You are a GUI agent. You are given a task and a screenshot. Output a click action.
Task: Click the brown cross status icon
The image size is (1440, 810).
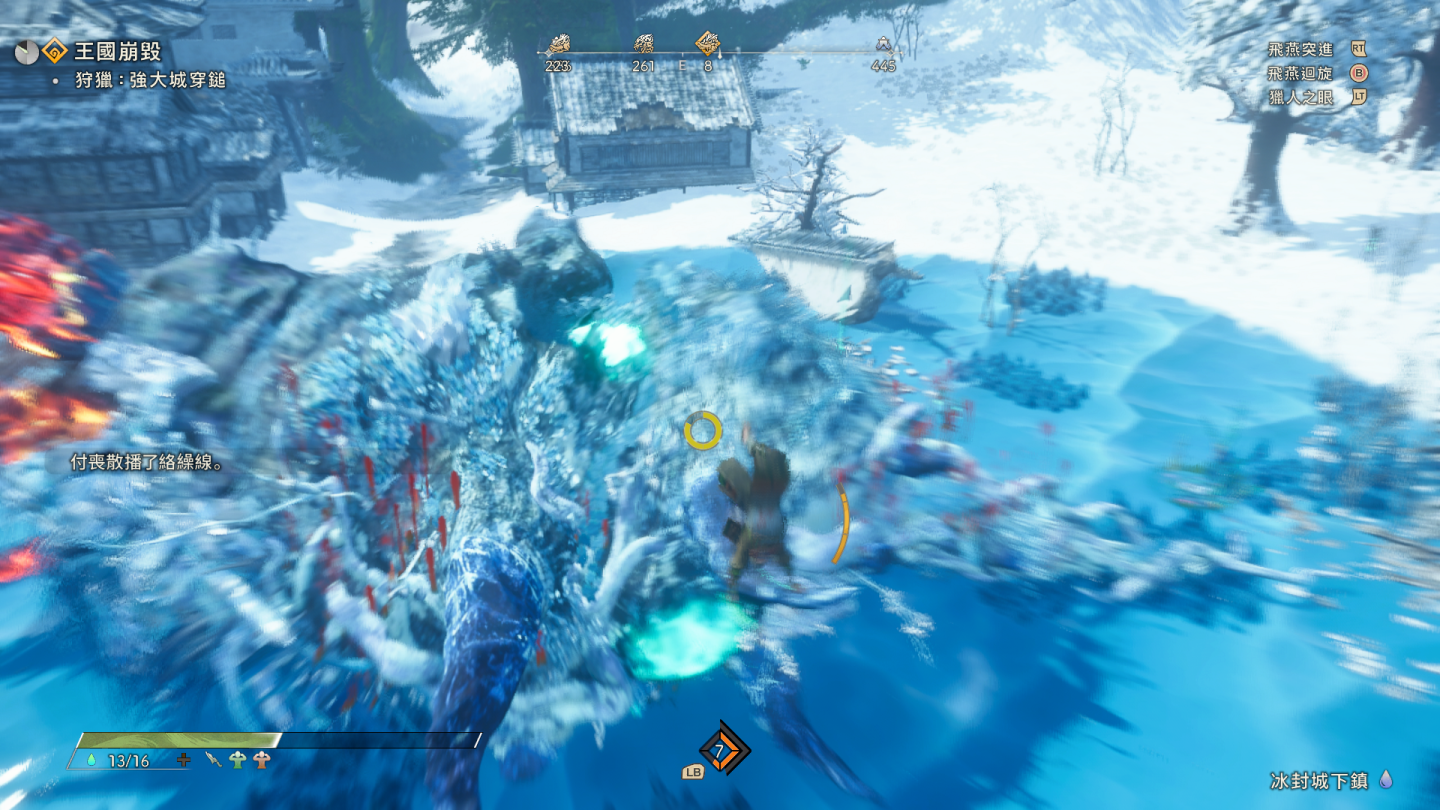point(183,760)
